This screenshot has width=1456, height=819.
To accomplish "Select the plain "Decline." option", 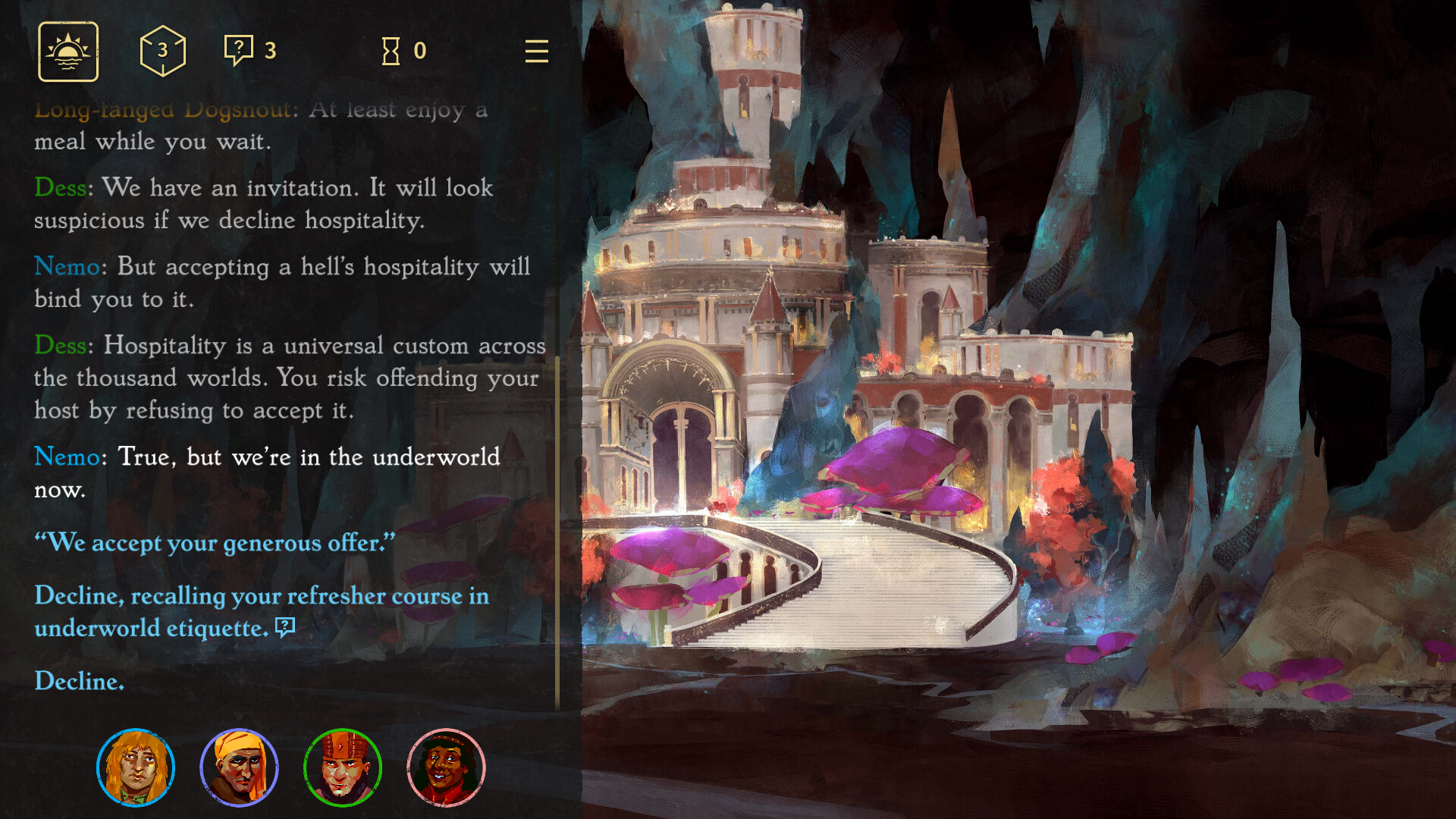I will [x=77, y=682].
